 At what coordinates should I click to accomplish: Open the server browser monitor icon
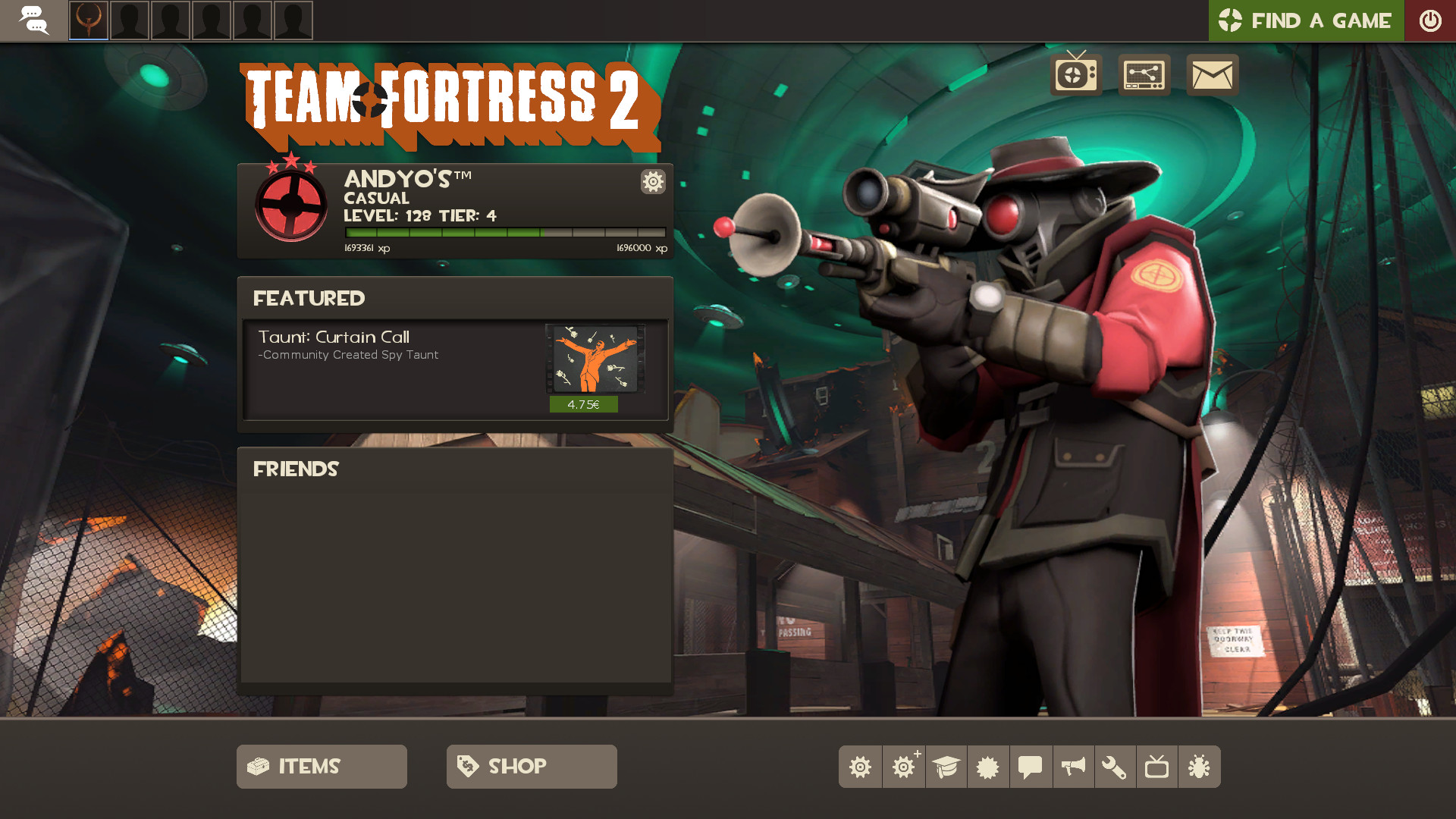pos(1144,74)
